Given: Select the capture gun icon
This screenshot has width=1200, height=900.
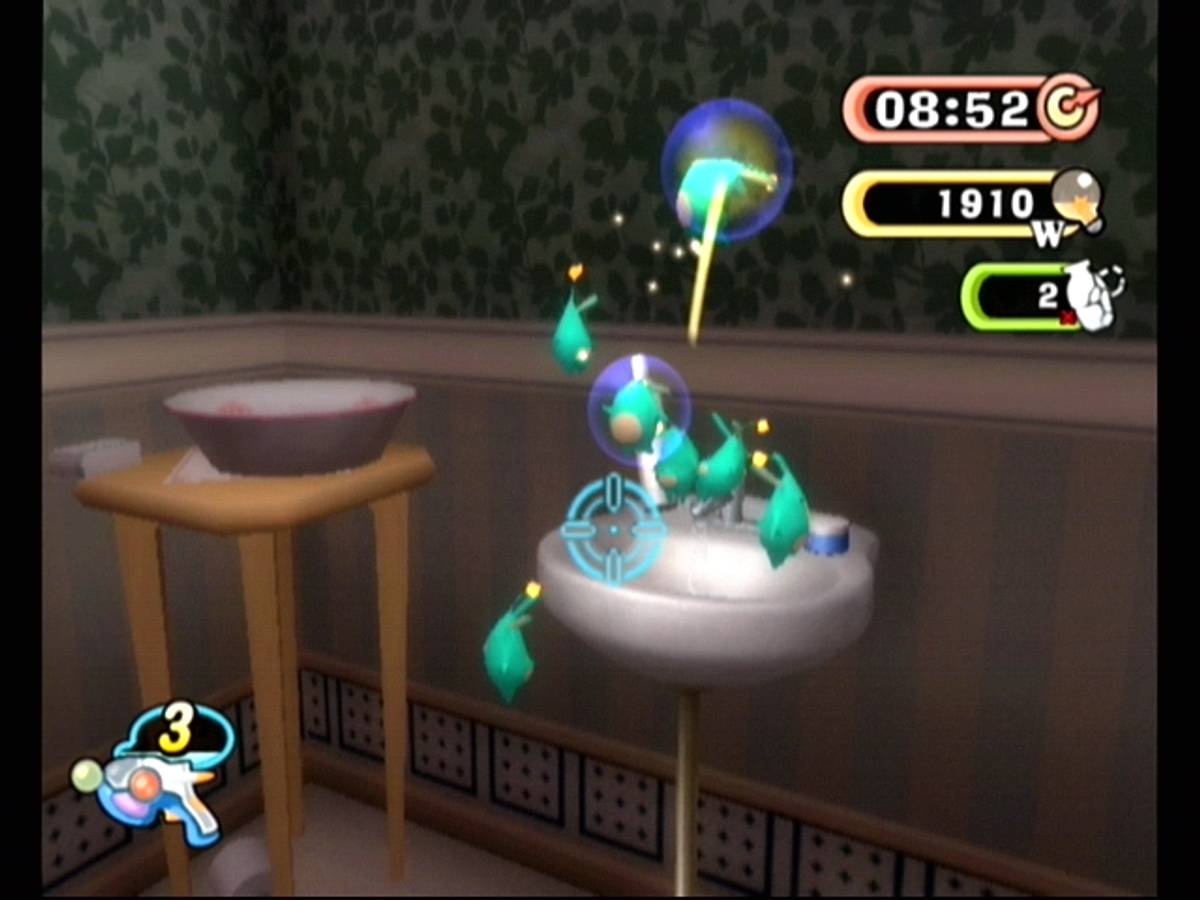Looking at the screenshot, I should [160, 790].
